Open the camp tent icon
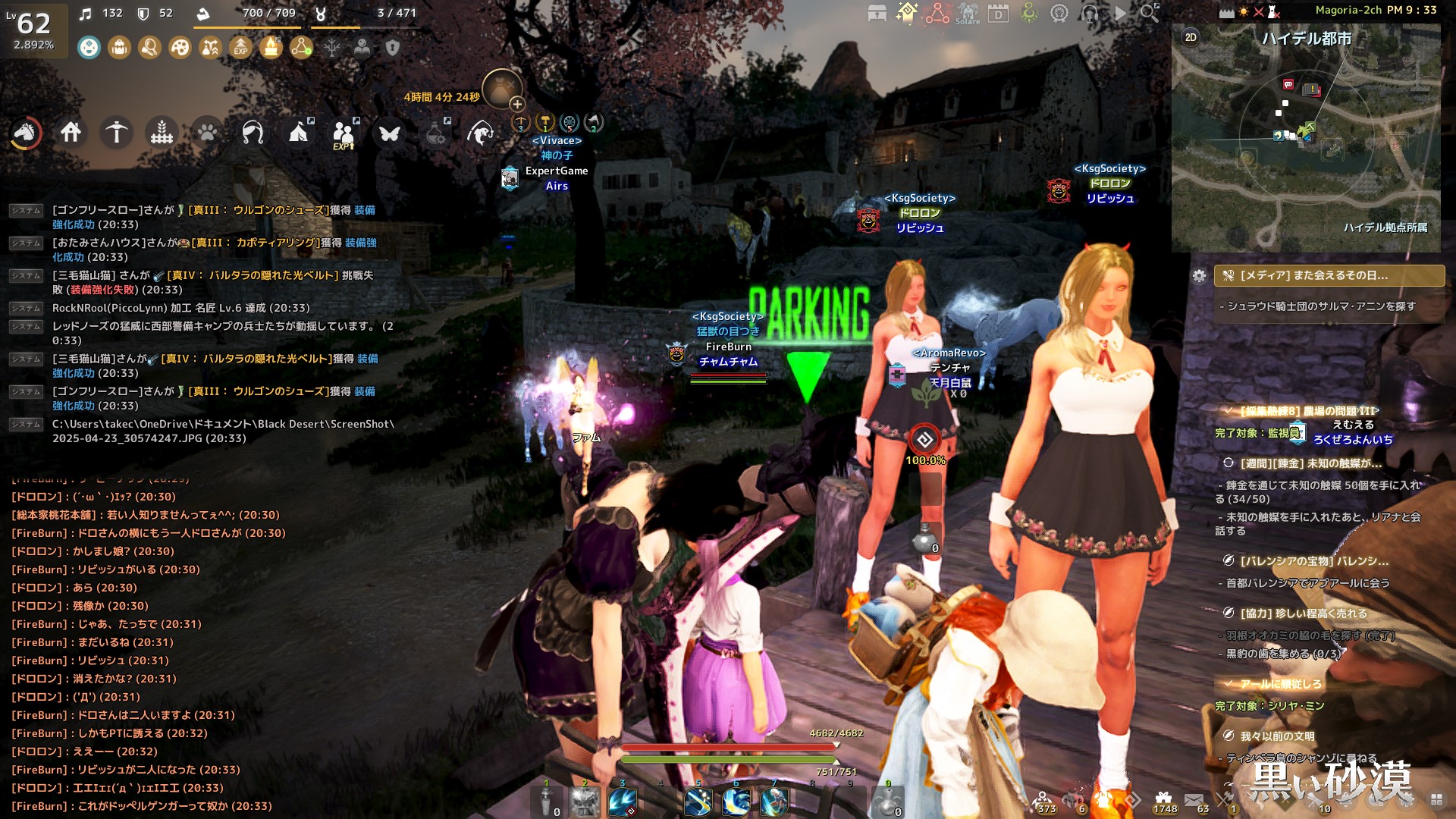This screenshot has width=1456, height=819. coord(299,133)
